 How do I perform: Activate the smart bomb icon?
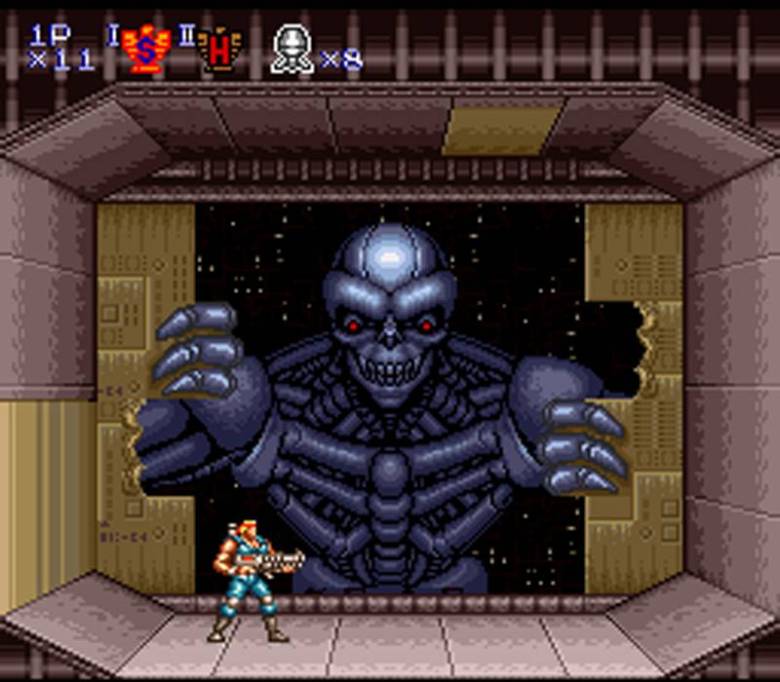point(292,49)
